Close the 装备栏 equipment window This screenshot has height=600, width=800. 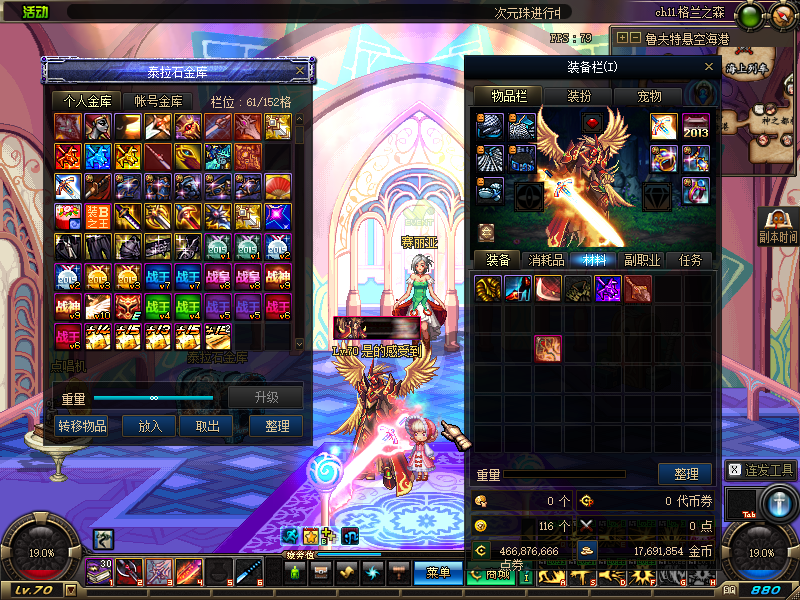tap(709, 67)
